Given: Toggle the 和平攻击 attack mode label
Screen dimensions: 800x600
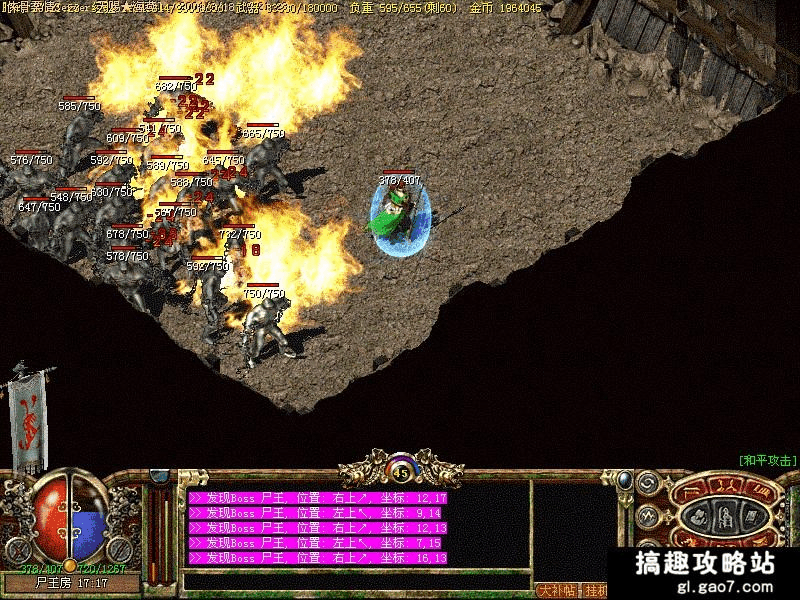Looking at the screenshot, I should [768, 460].
